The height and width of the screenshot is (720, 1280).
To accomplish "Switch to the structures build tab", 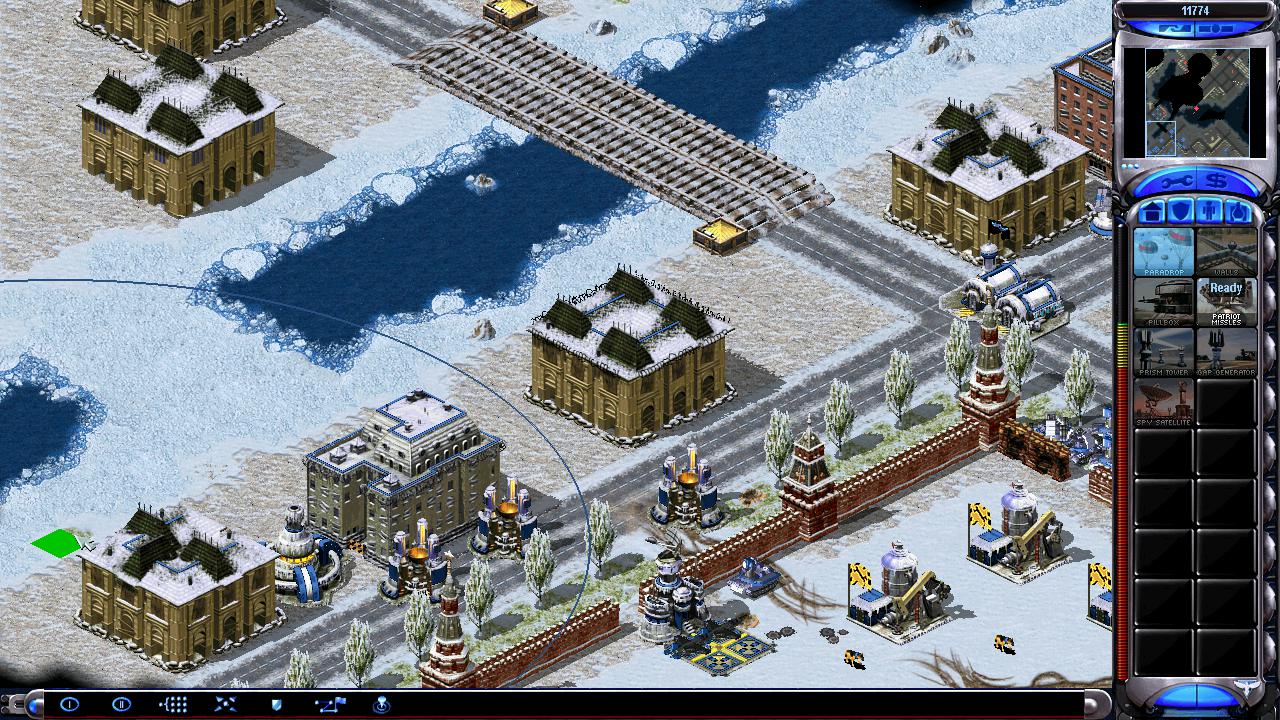I will (x=1151, y=212).
